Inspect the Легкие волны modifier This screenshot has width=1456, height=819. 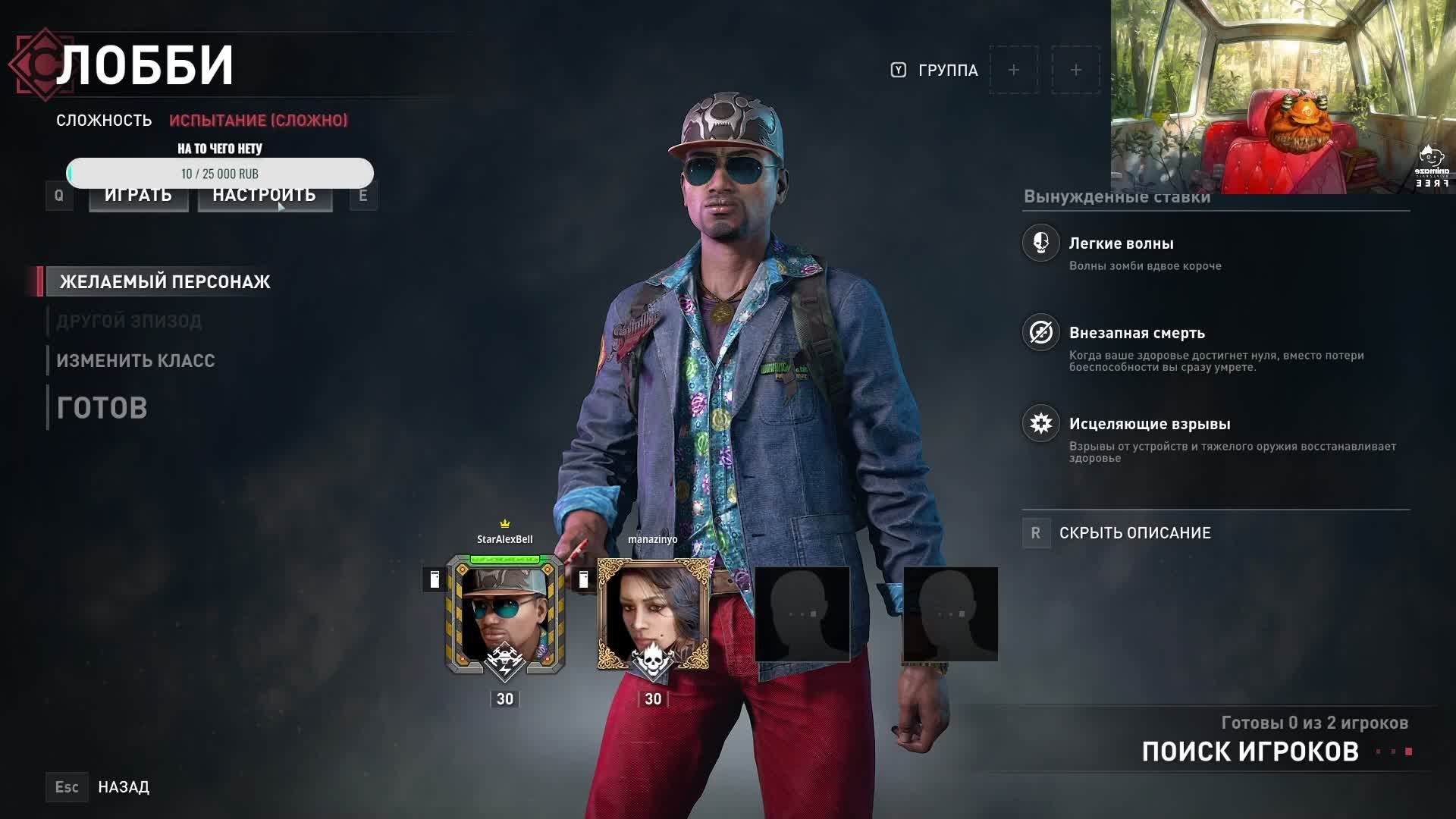pos(1121,244)
